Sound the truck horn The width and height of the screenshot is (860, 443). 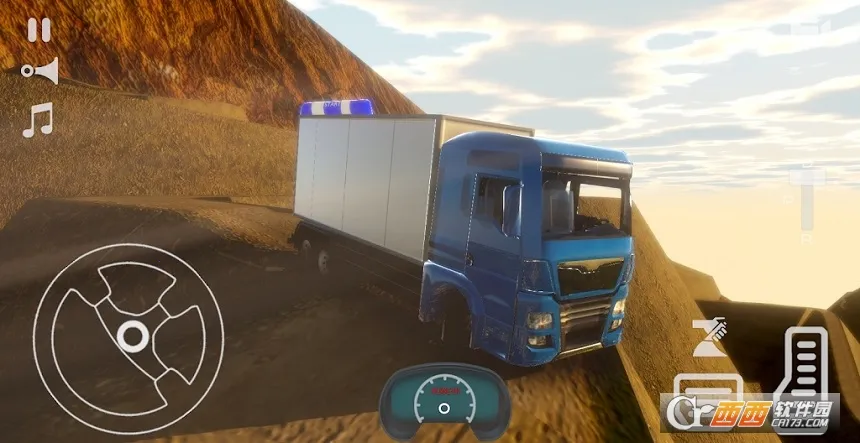click(40, 72)
